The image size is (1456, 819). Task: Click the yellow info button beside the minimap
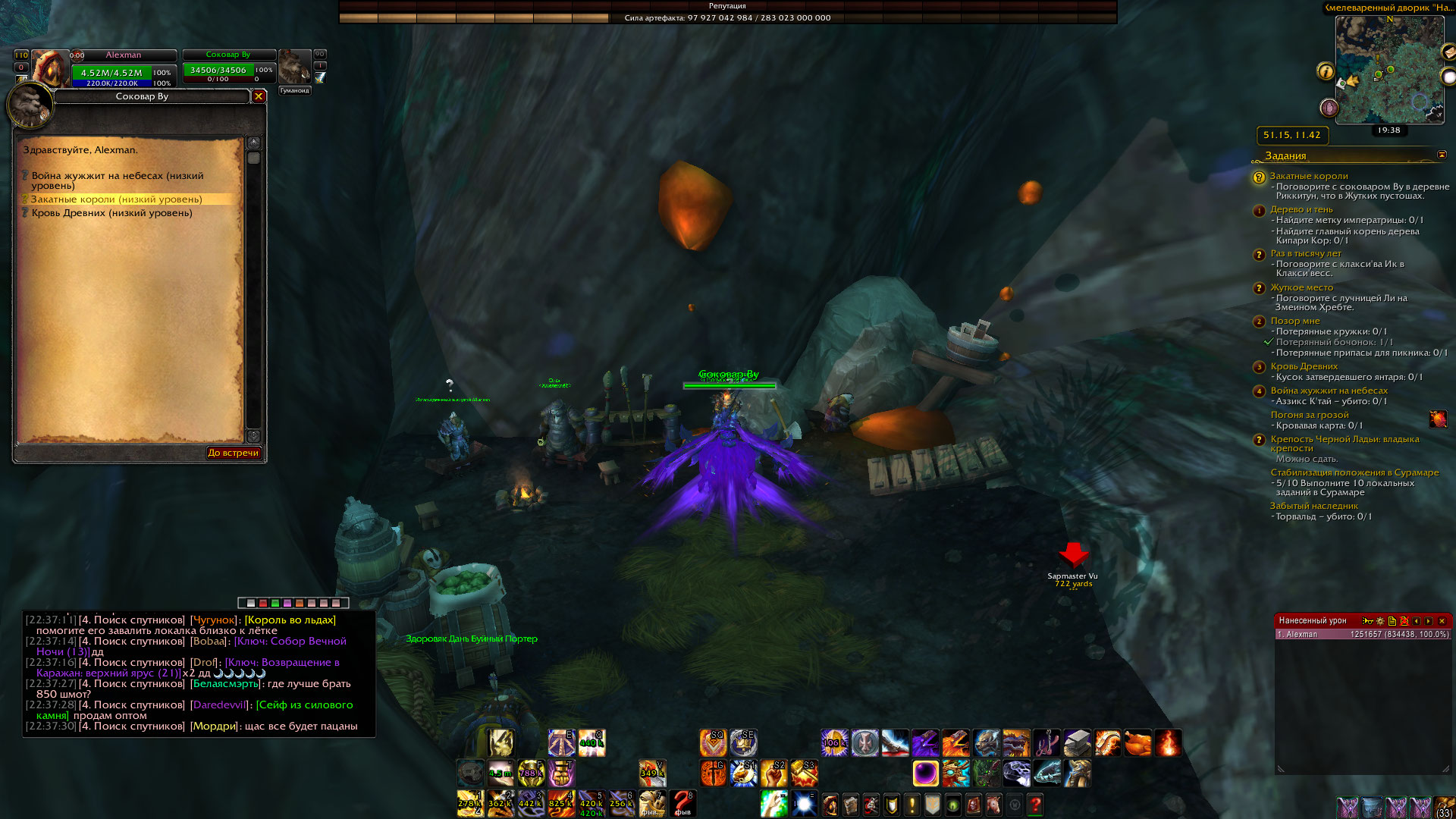point(1326,71)
